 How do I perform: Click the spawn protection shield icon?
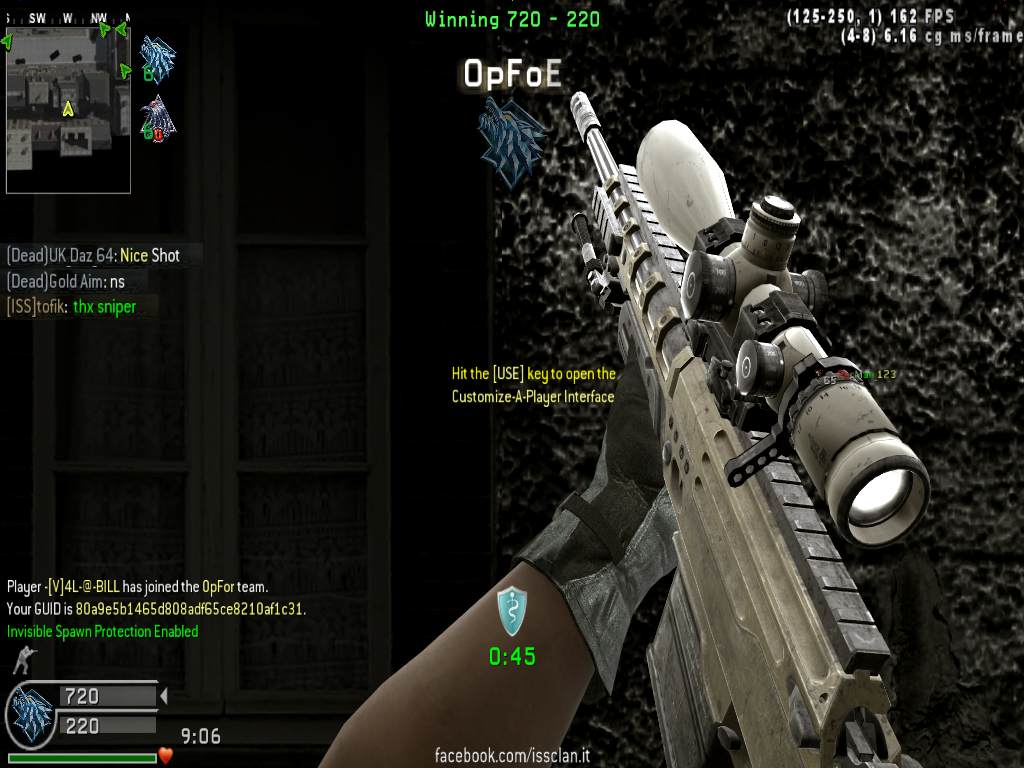(x=512, y=612)
